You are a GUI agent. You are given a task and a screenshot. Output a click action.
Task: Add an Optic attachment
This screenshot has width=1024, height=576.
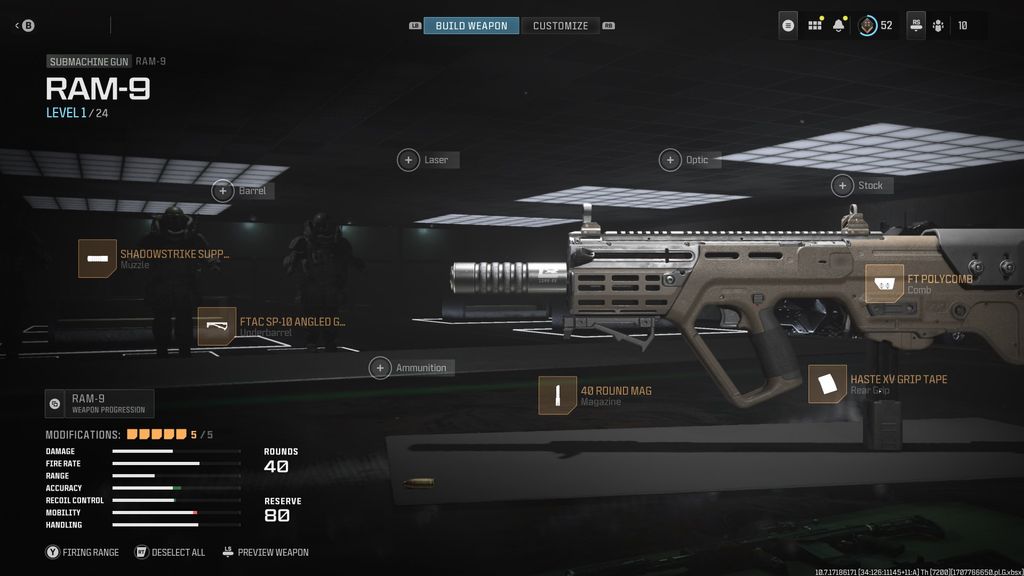click(x=670, y=160)
